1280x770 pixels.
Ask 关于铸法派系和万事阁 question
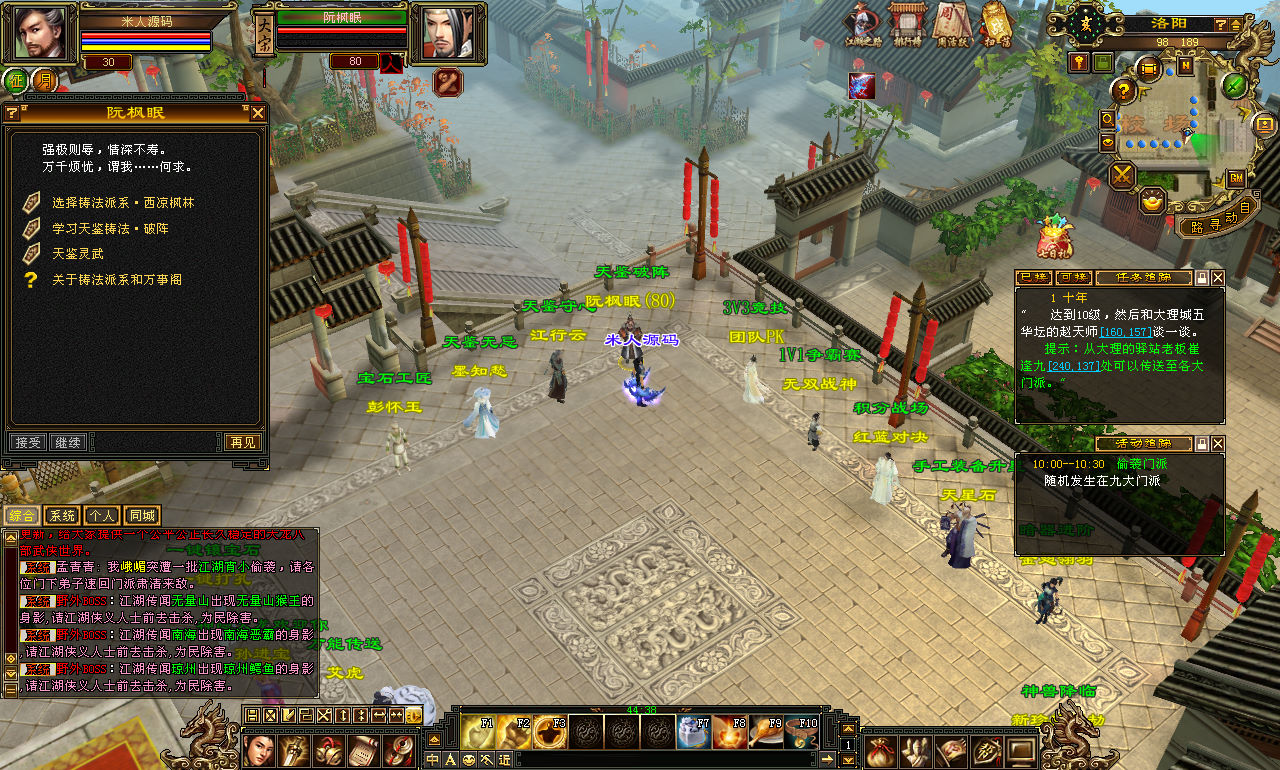(x=117, y=280)
